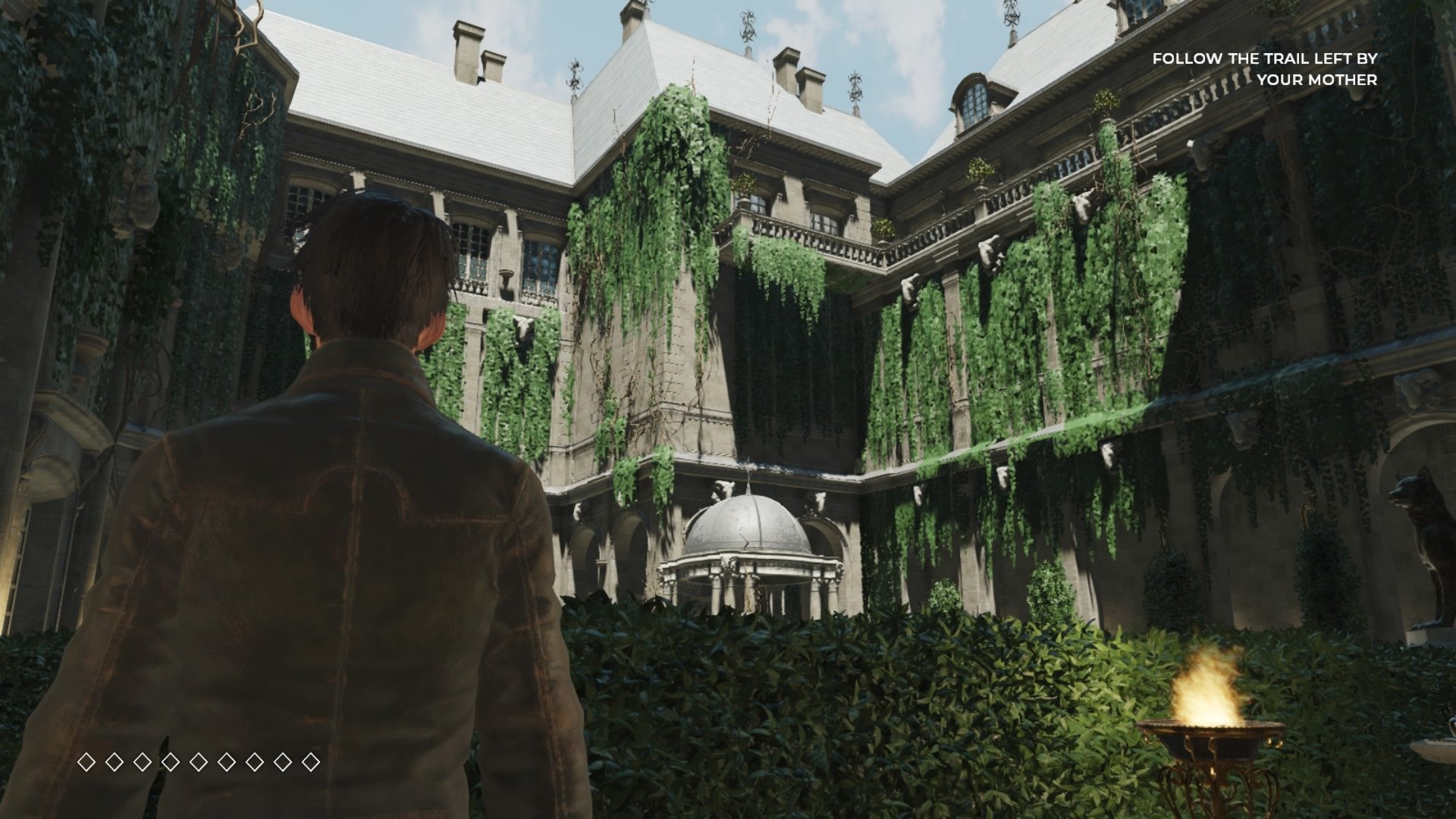Screen dimensions: 1456x819
Task: Click the 'Follow the trail left by your mother' objective
Action: [x=1264, y=69]
